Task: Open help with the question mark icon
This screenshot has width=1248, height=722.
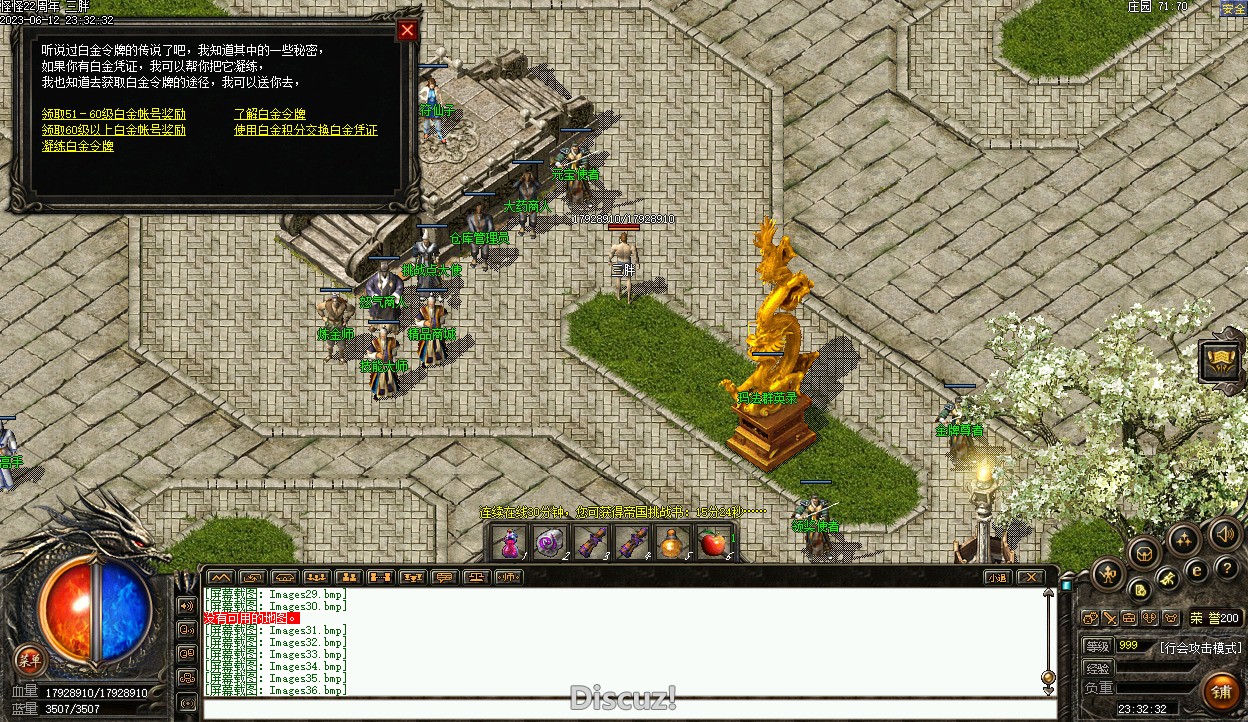Action: tap(1227, 569)
